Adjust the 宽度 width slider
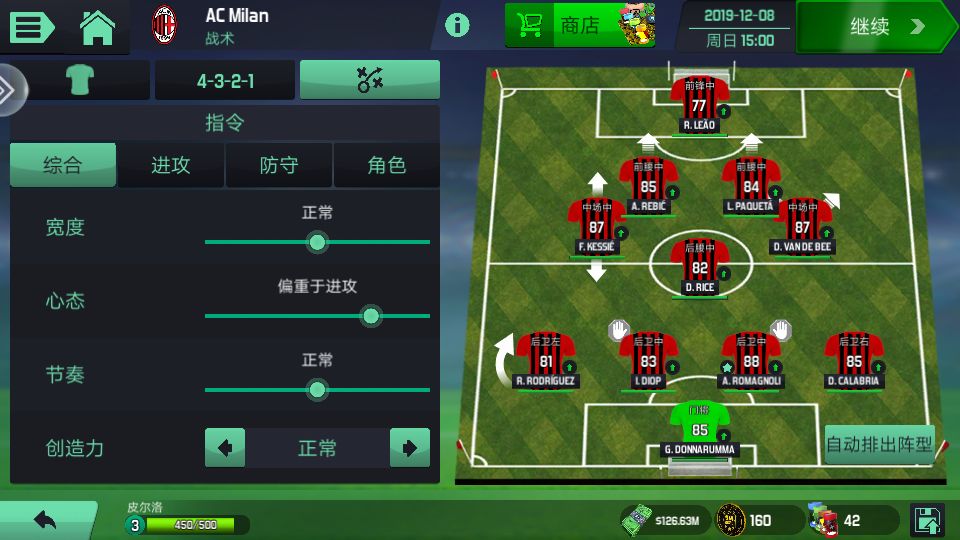The width and height of the screenshot is (960, 540). point(317,242)
